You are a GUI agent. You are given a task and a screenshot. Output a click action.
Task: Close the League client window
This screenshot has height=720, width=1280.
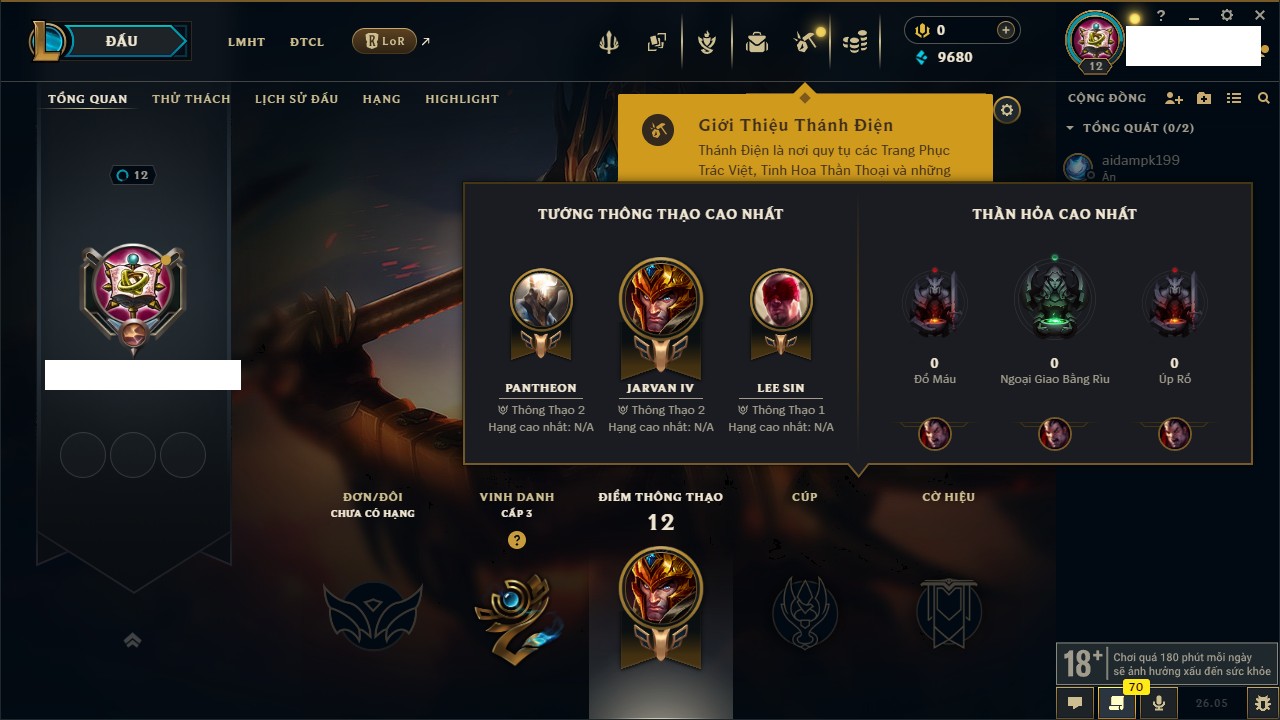tap(1258, 16)
